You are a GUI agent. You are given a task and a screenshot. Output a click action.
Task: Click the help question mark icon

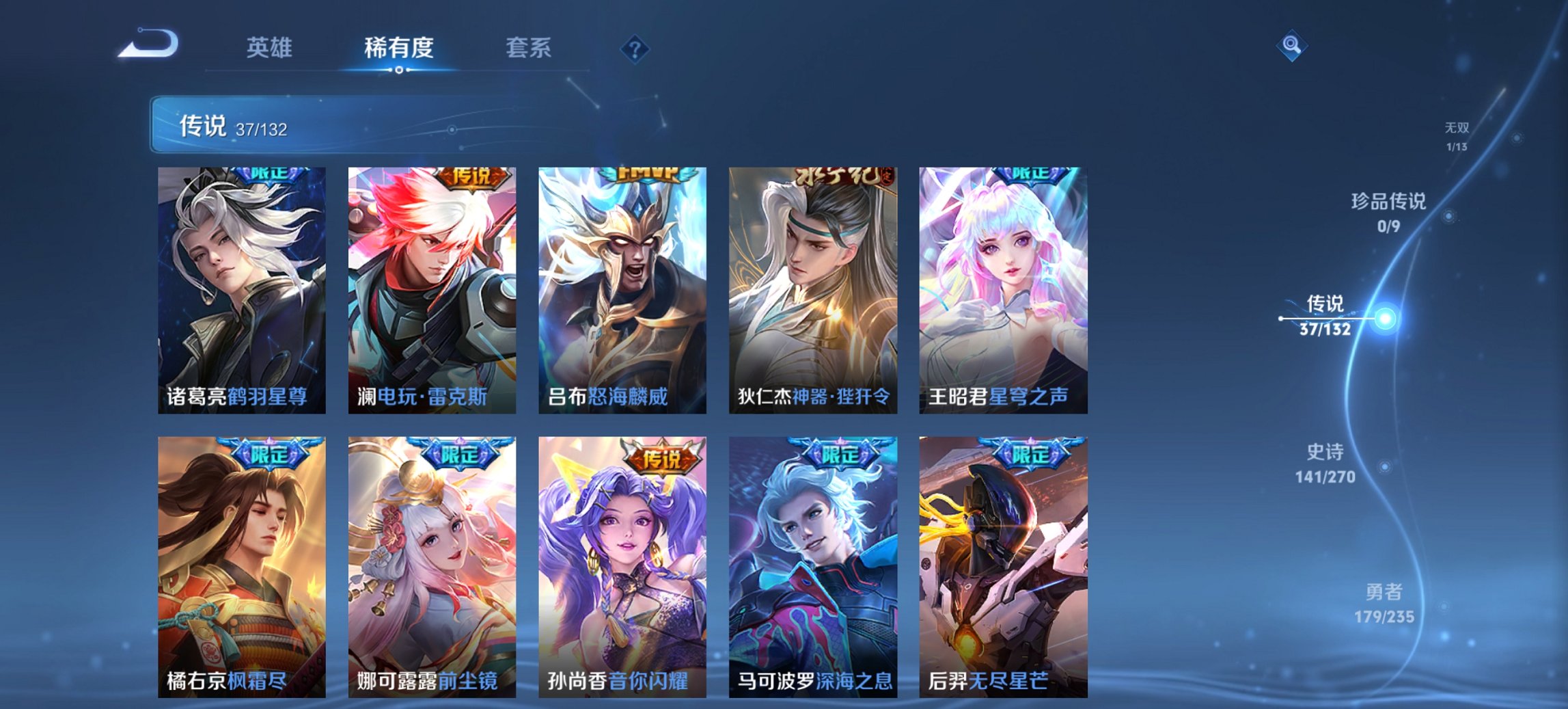[635, 48]
